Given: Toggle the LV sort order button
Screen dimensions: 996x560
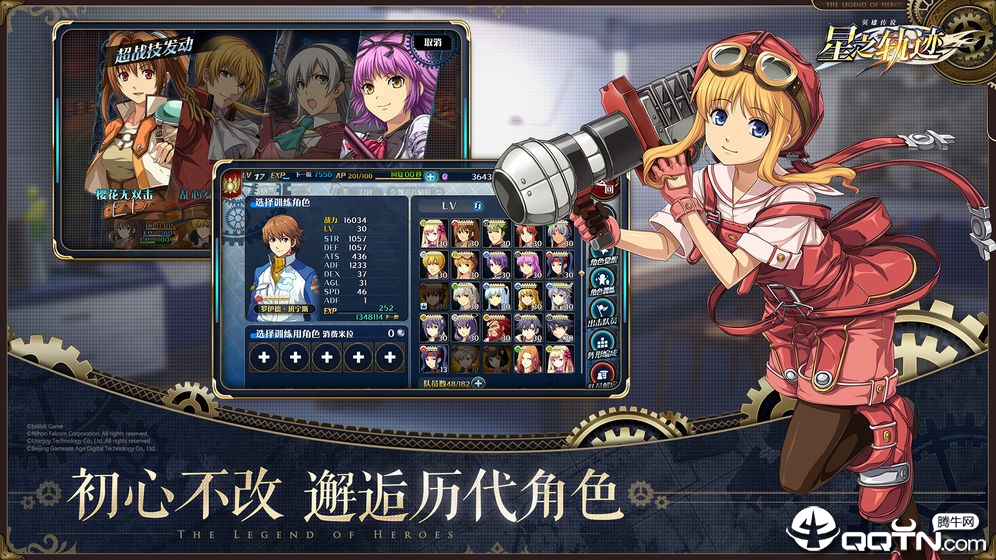Looking at the screenshot, I should (x=477, y=206).
